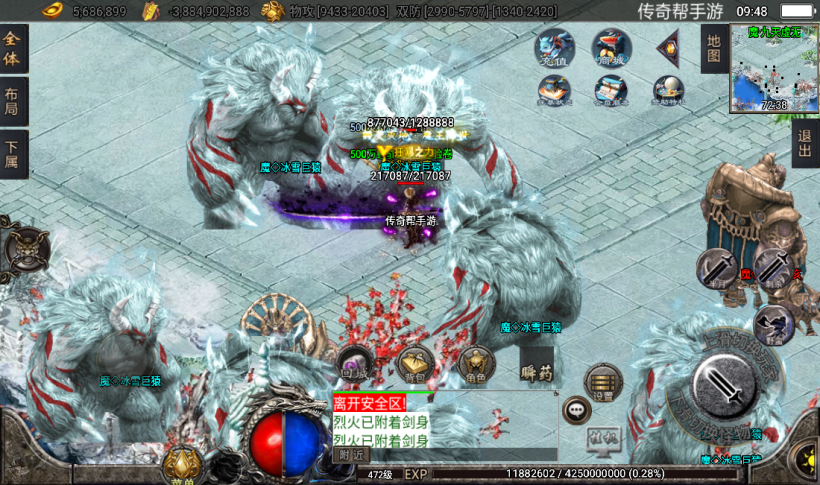Open the 充值 recharge icon
The height and width of the screenshot is (485, 820).
(553, 49)
